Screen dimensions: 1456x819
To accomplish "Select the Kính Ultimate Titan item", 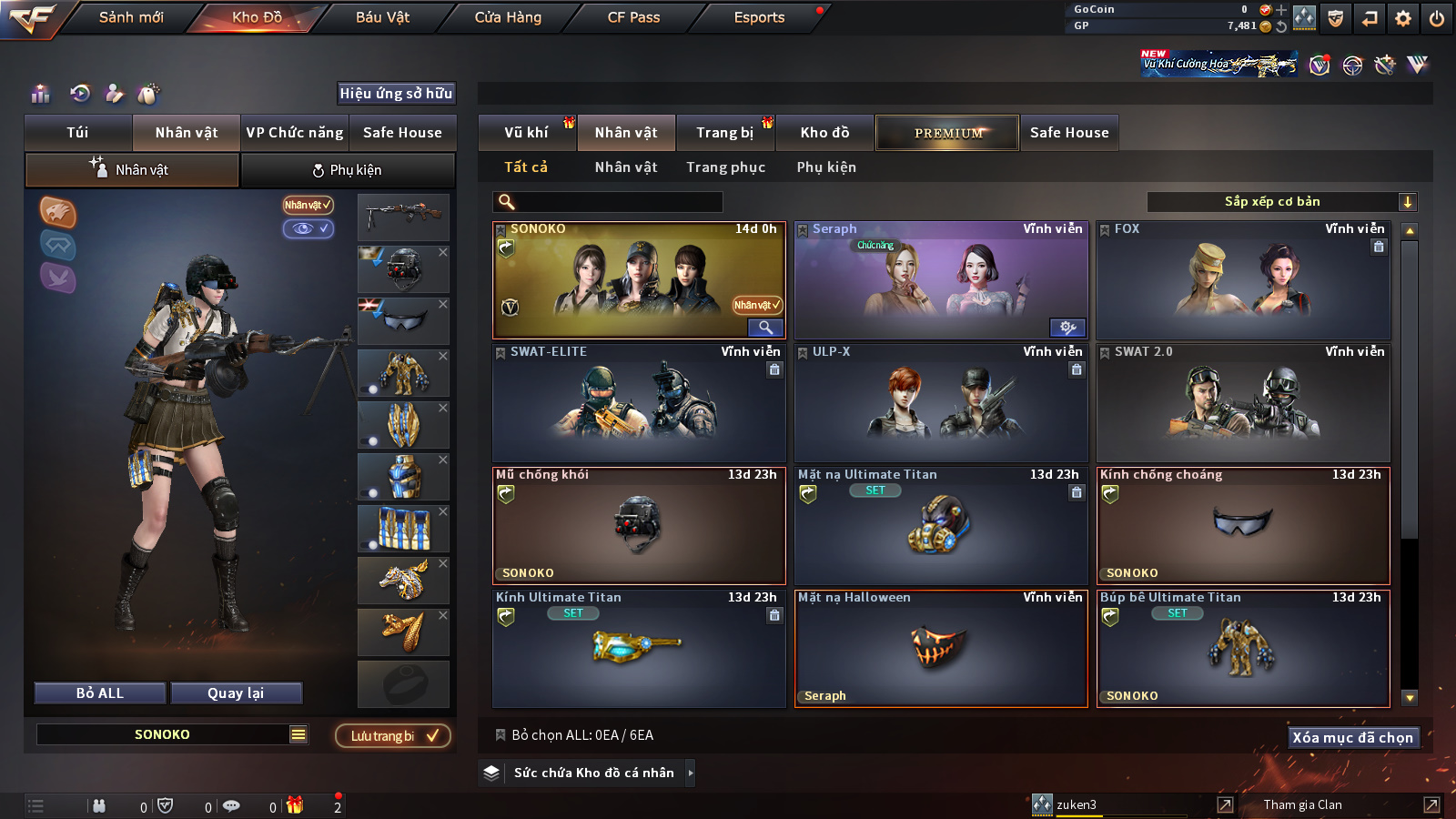I will tap(639, 649).
